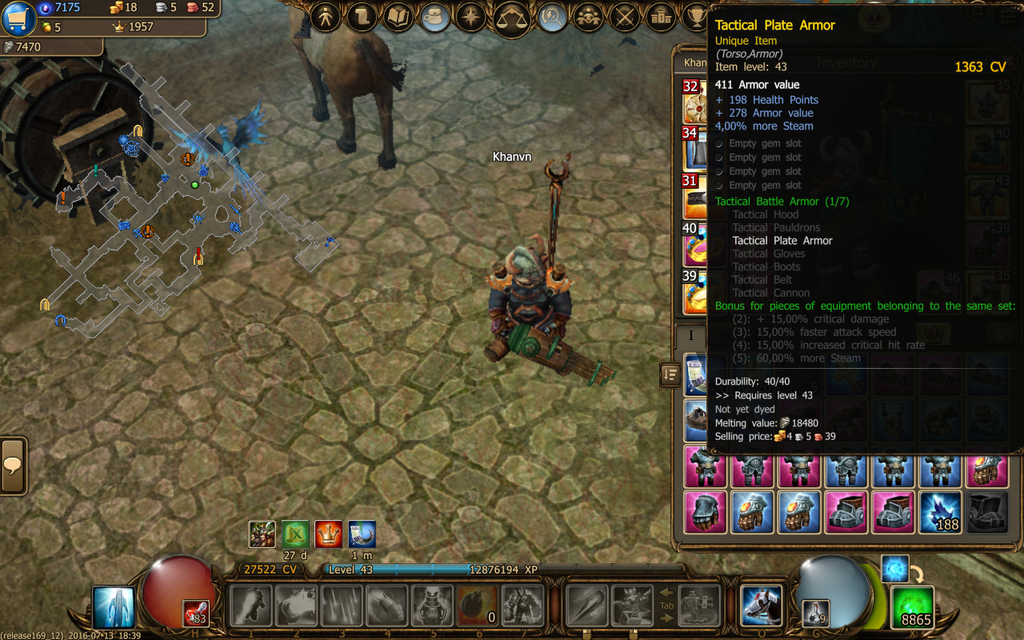Open the blue gem shop icon
This screenshot has height=640, width=1024.
click(x=19, y=18)
